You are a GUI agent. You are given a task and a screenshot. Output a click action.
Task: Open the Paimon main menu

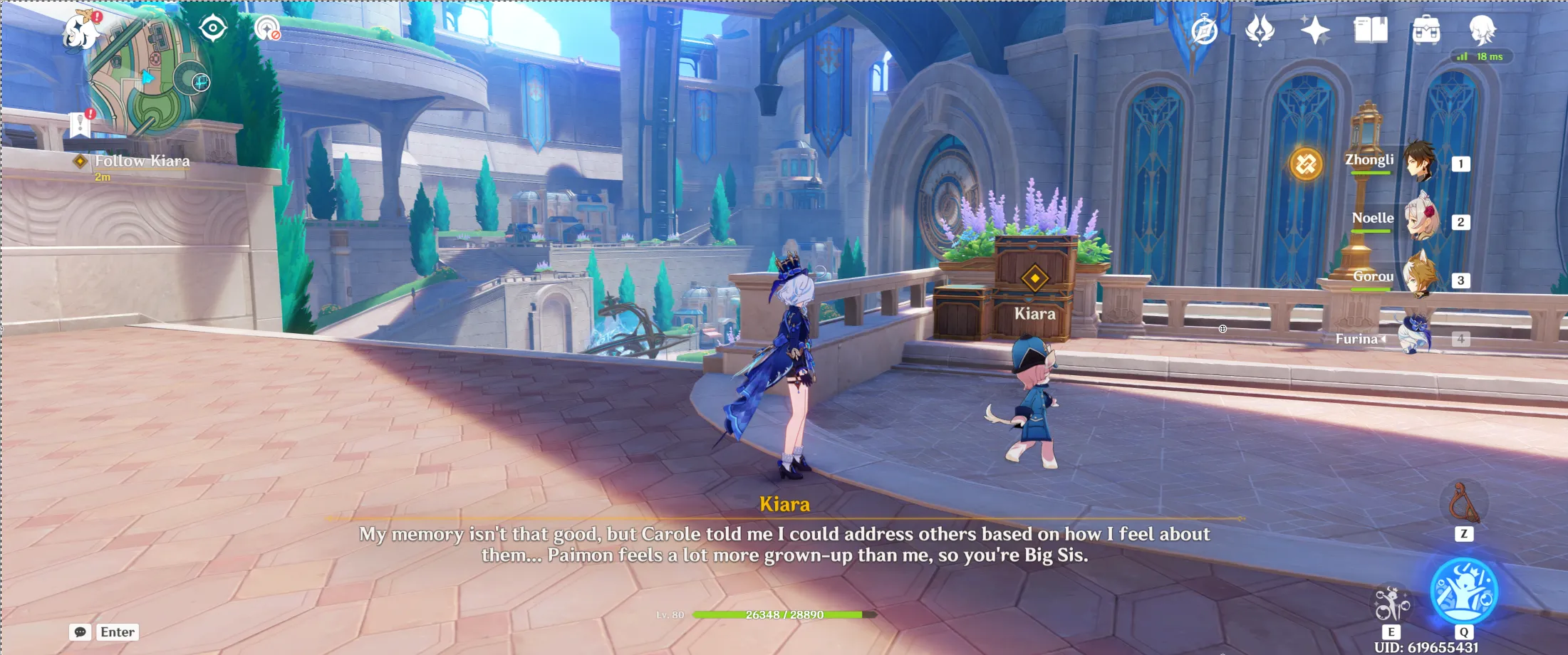(80, 31)
